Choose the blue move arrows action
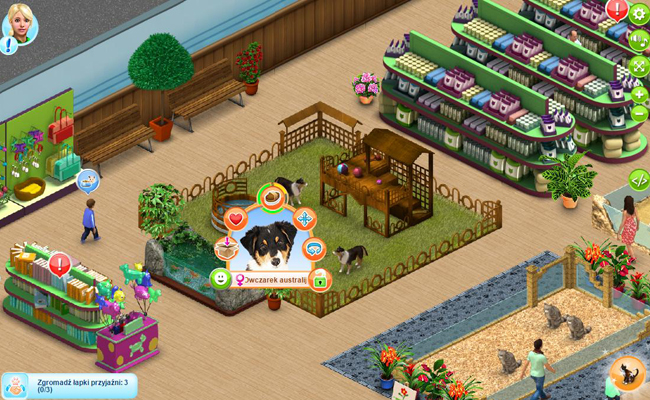 304,218
